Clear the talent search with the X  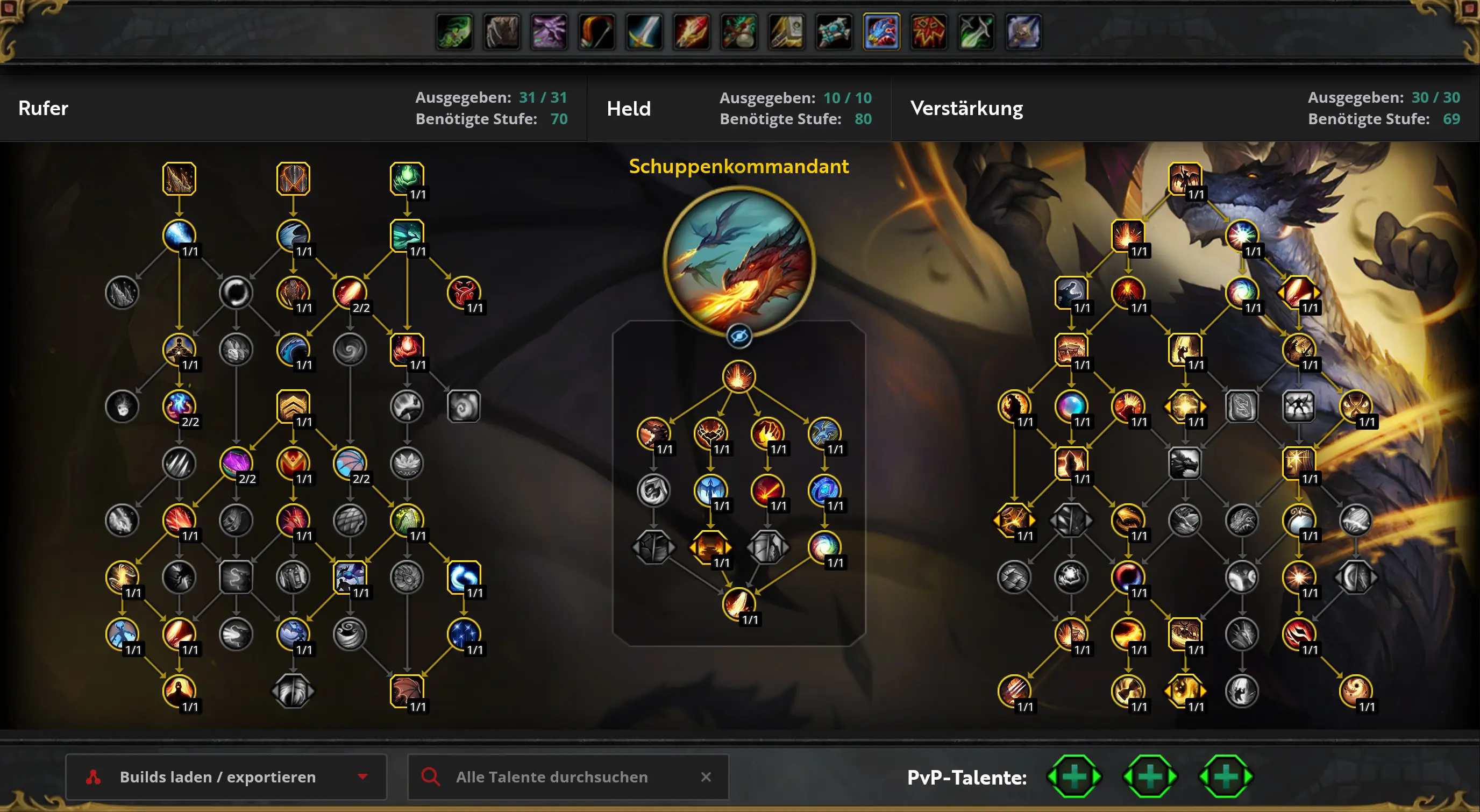pos(706,777)
